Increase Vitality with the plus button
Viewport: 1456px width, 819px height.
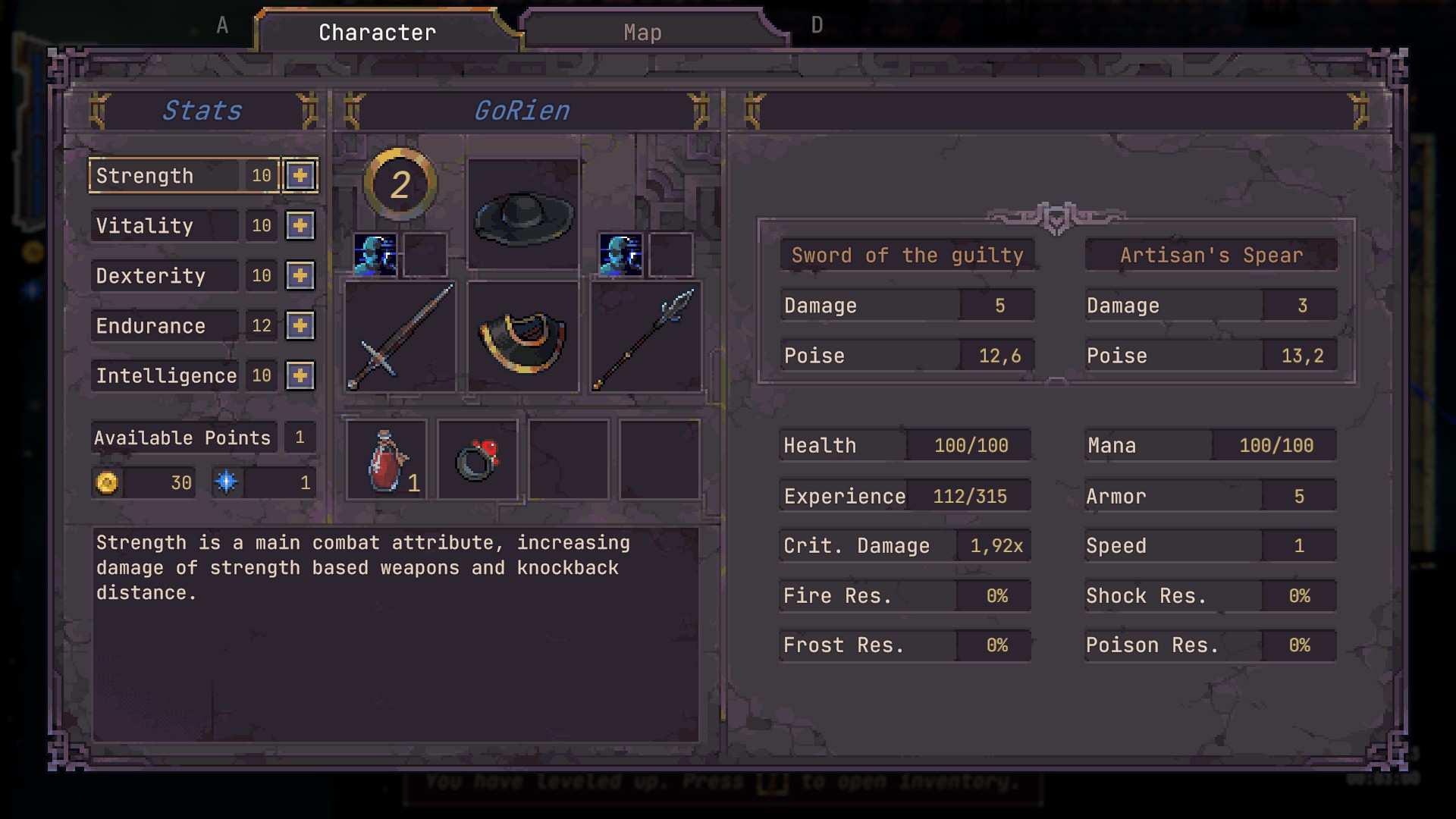point(300,226)
